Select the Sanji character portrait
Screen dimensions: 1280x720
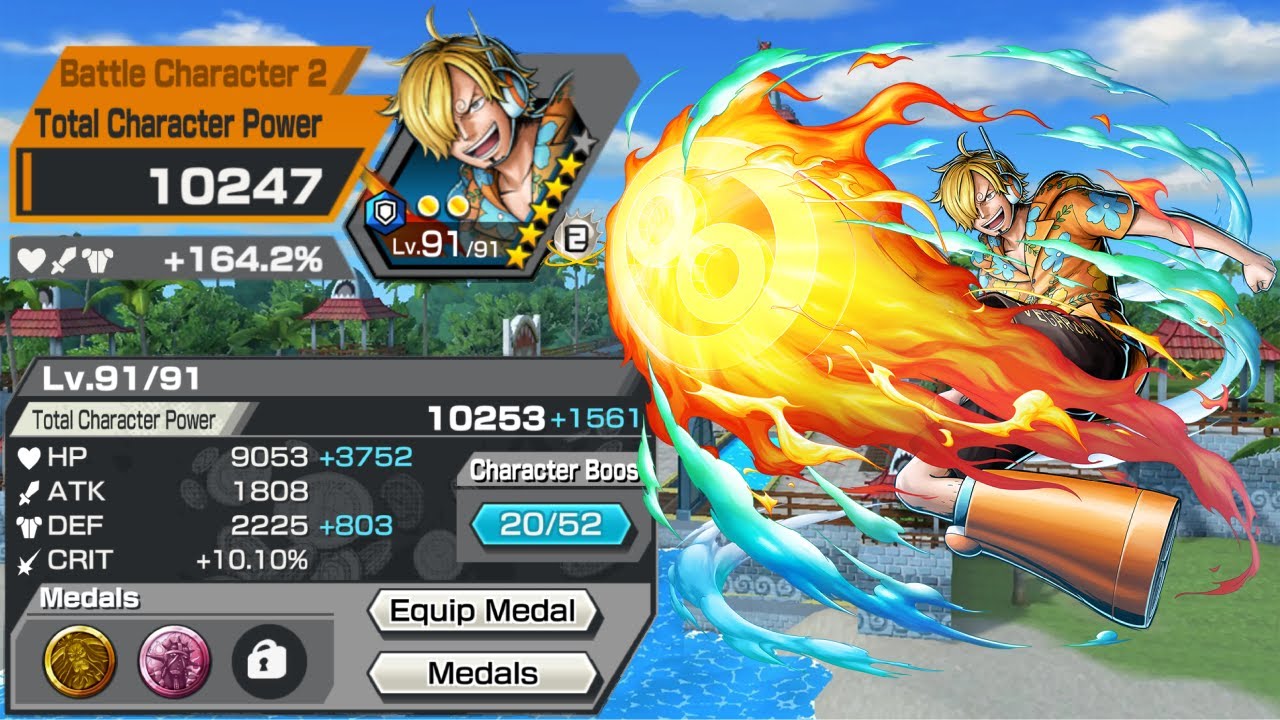point(480,160)
